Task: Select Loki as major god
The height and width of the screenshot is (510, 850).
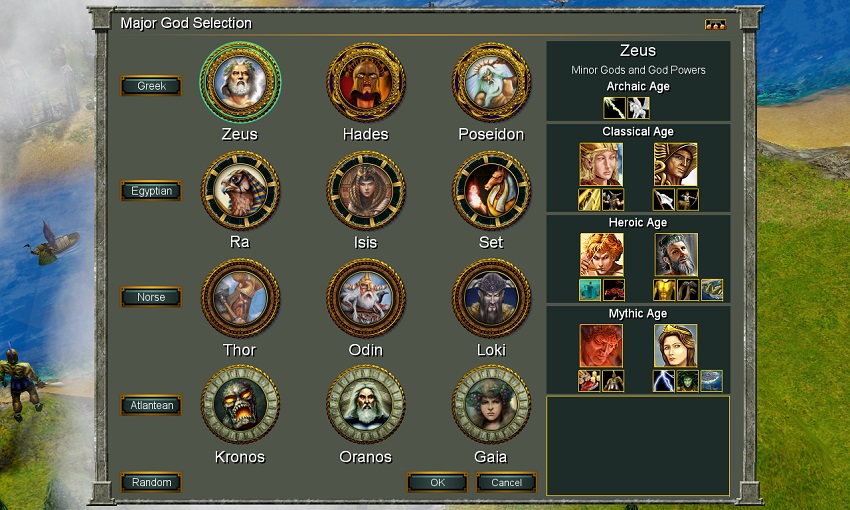Action: tap(491, 298)
